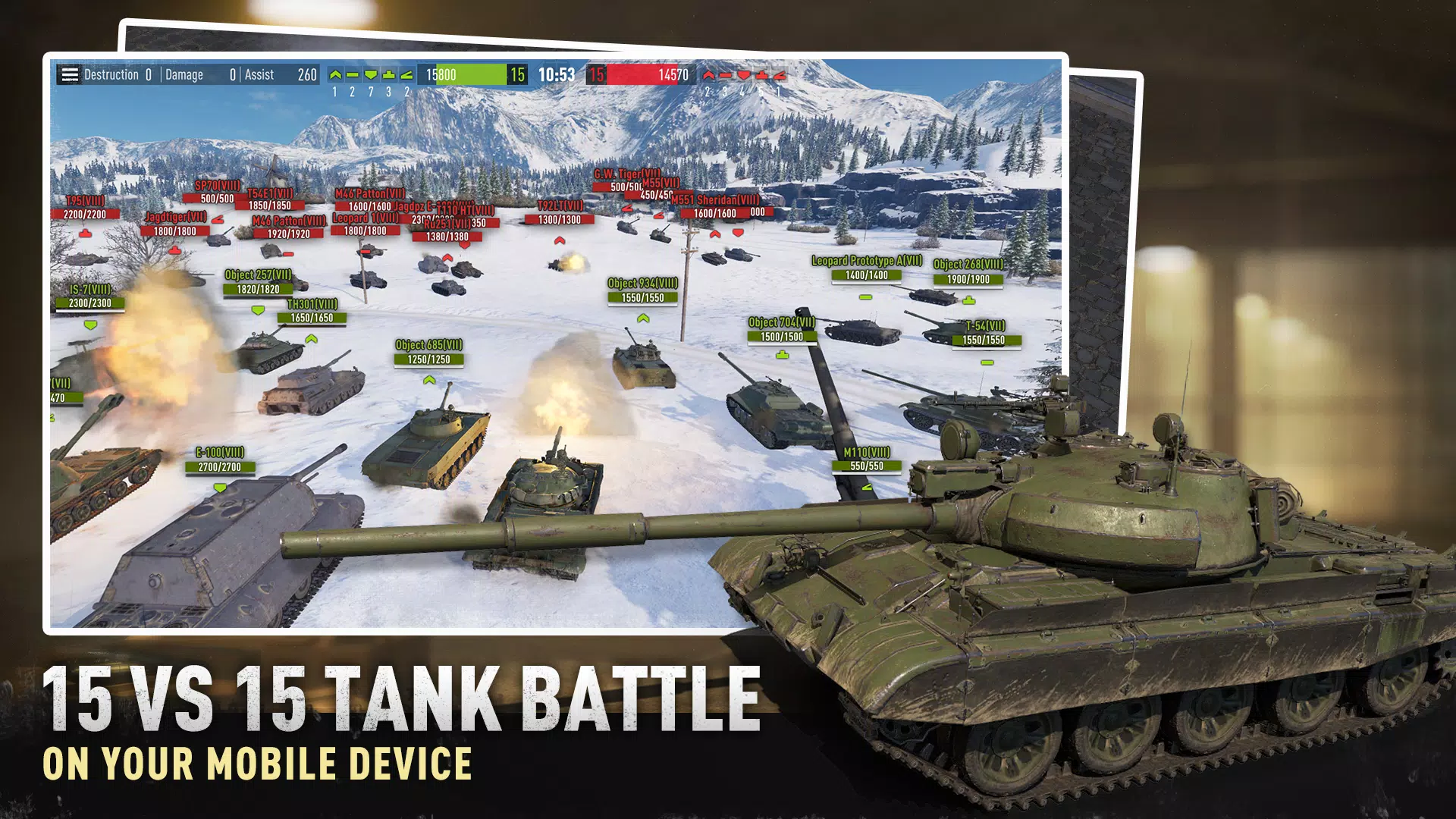This screenshot has width=1456, height=819.
Task: Click the allied SPG class icon
Action: tap(406, 74)
